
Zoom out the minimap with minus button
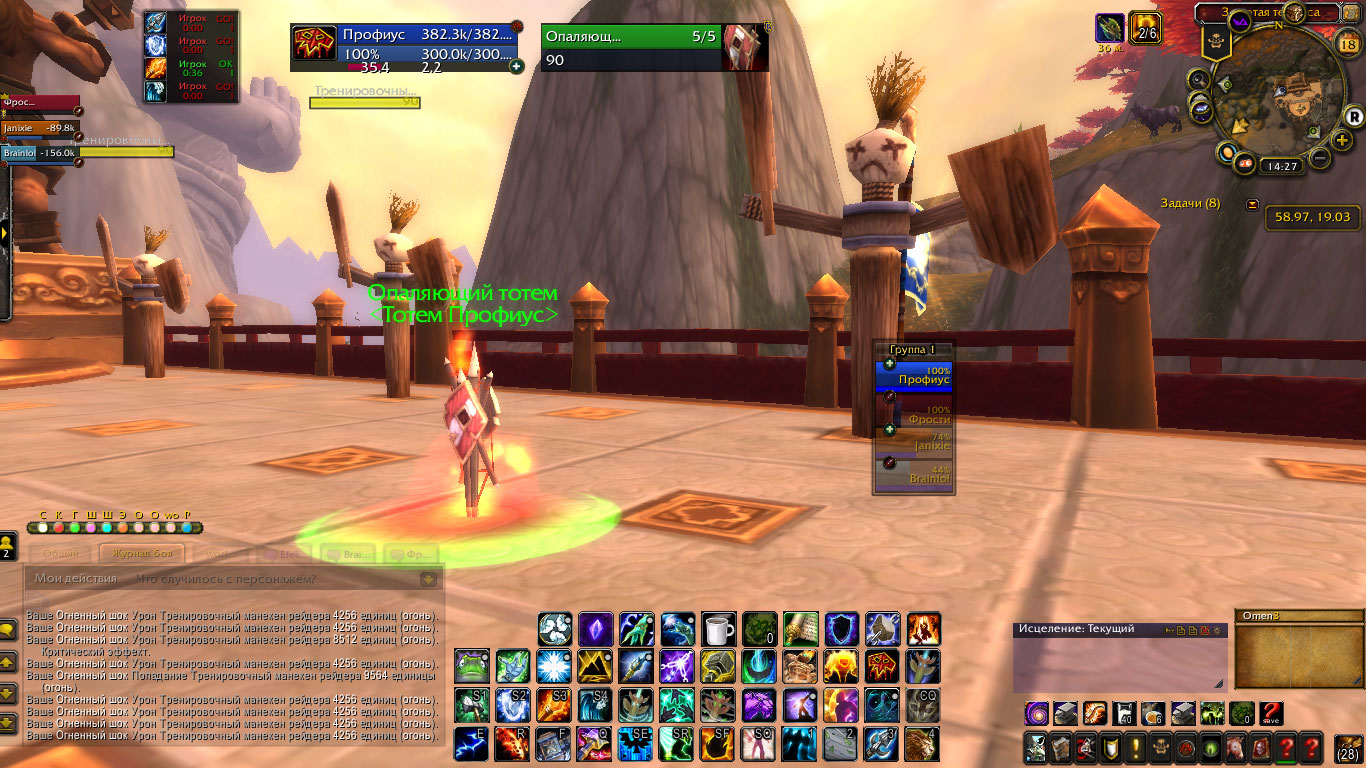[1320, 158]
